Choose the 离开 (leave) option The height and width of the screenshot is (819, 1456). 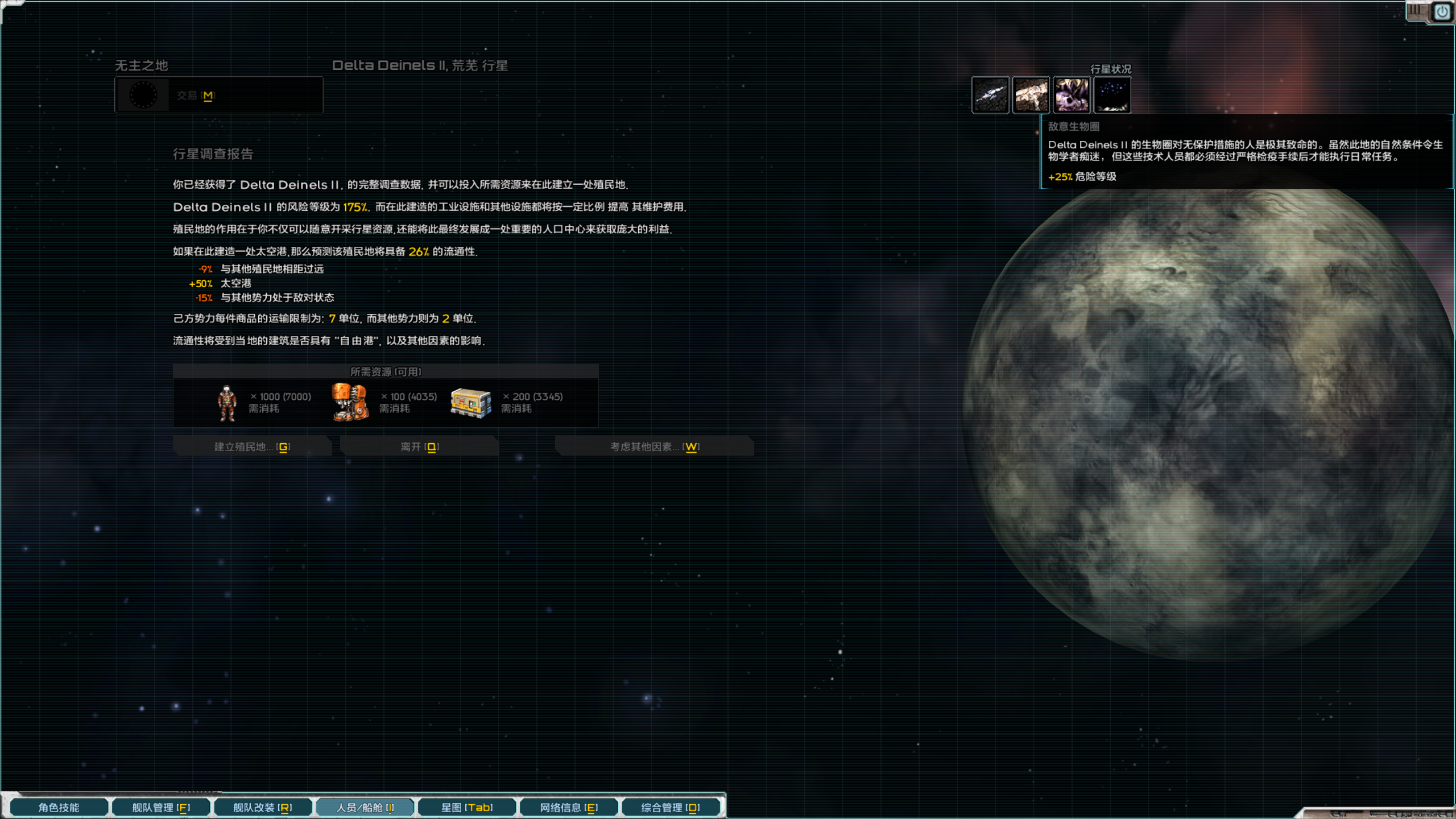pyautogui.click(x=419, y=446)
